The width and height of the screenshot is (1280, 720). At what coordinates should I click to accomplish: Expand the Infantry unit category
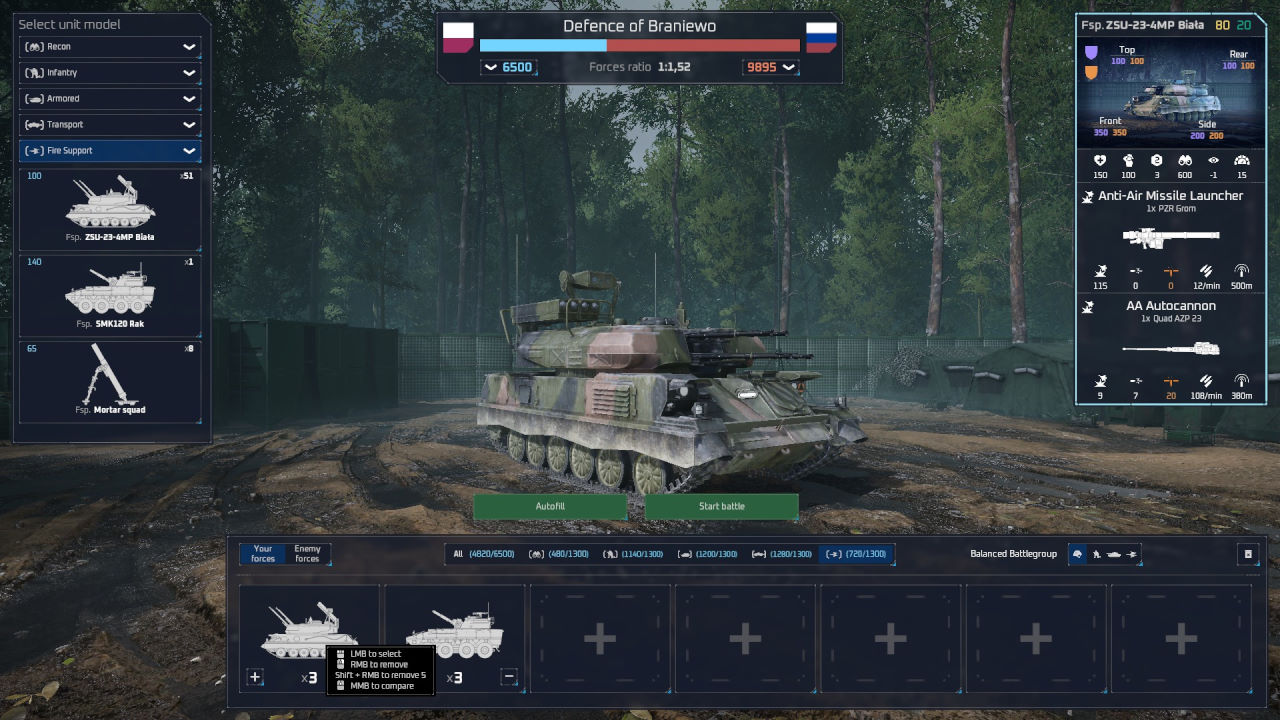tap(110, 73)
